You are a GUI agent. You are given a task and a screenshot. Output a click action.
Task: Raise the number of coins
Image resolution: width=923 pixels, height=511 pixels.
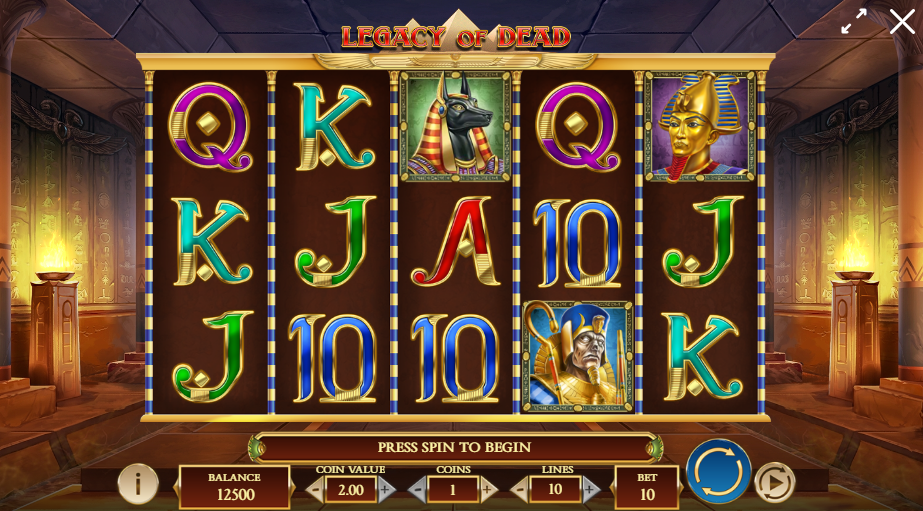click(x=488, y=490)
